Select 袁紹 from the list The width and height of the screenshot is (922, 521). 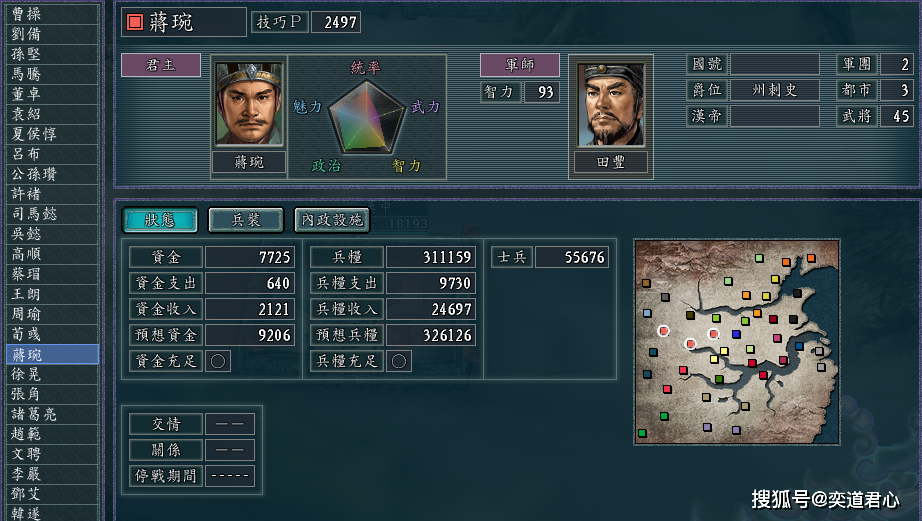(50, 113)
